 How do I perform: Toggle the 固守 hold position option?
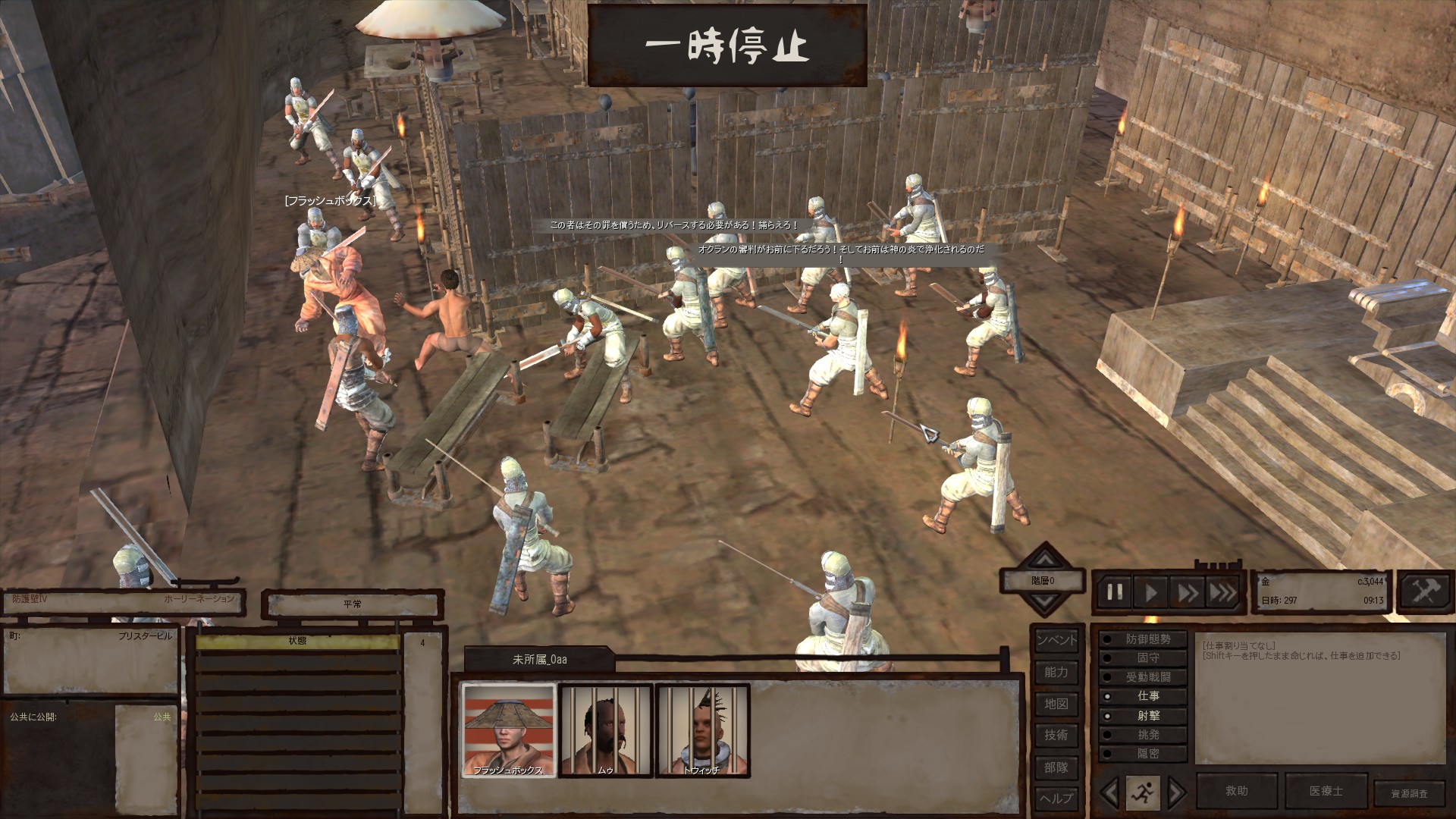[1146, 658]
